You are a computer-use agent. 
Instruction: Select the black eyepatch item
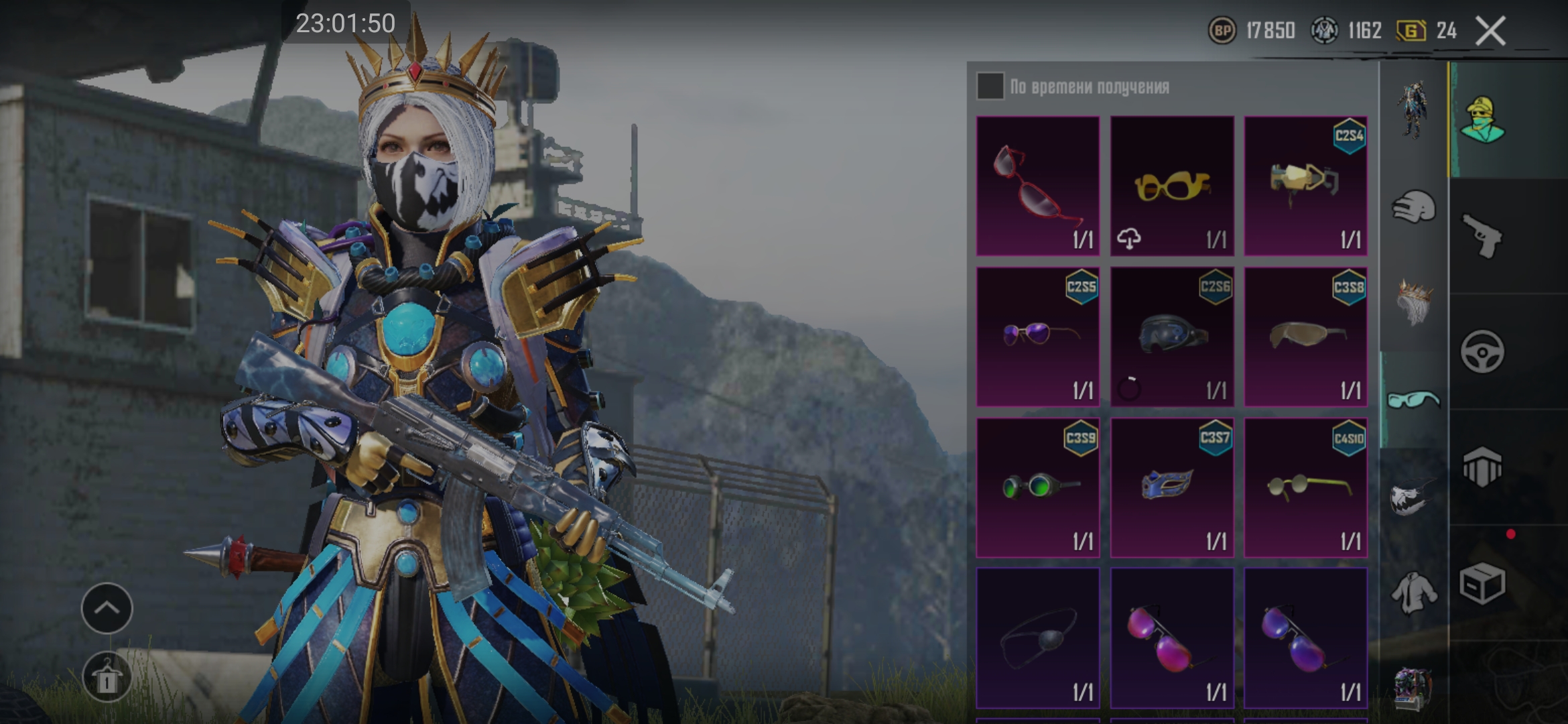(1037, 638)
